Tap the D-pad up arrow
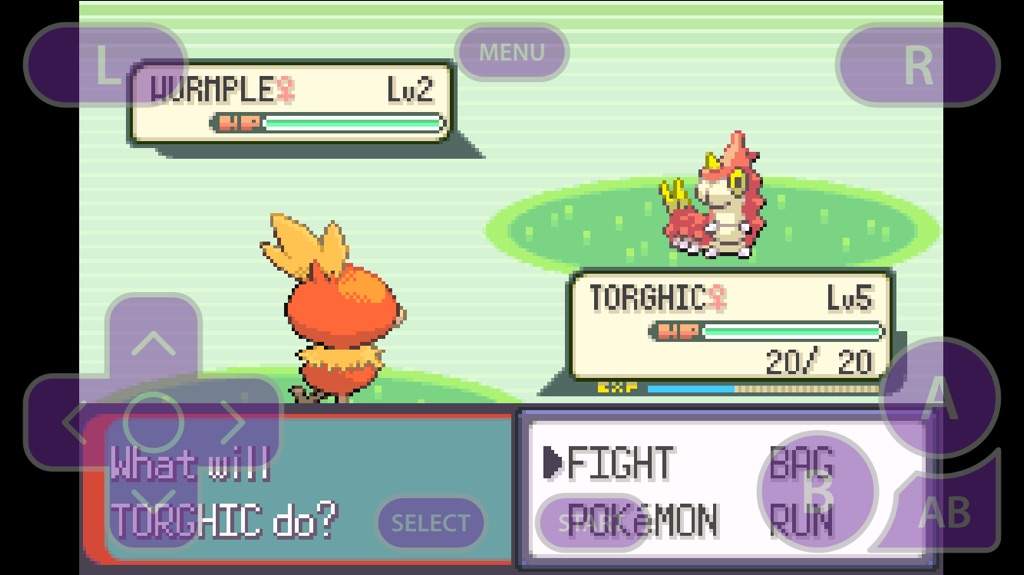The width and height of the screenshot is (1024, 575). 153,345
